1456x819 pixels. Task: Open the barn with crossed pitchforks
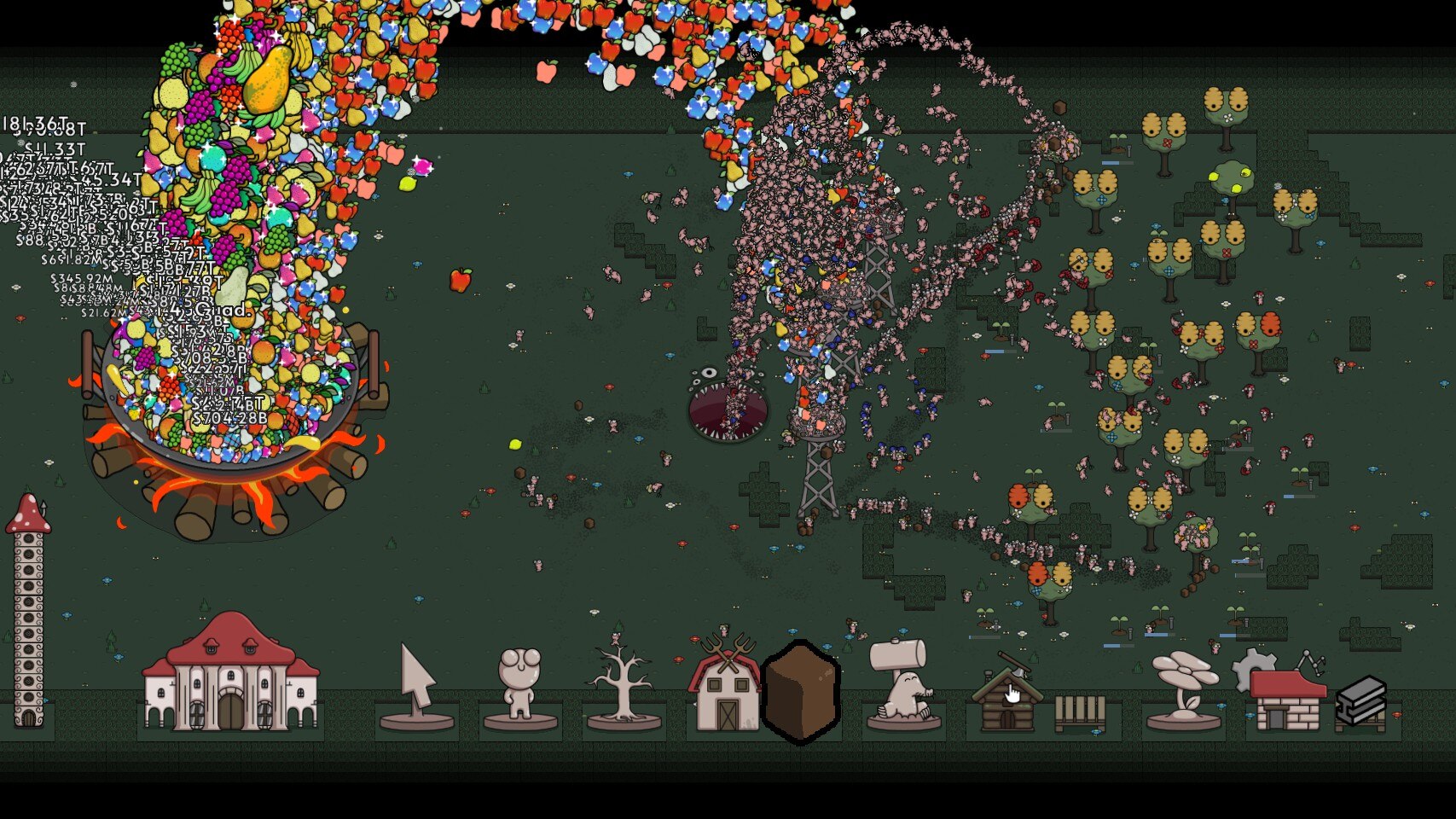725,684
